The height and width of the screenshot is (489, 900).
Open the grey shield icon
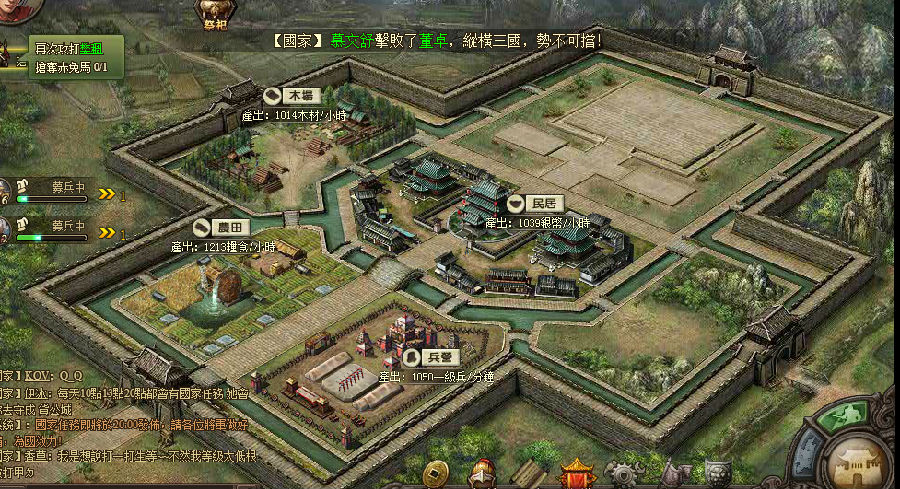717,475
